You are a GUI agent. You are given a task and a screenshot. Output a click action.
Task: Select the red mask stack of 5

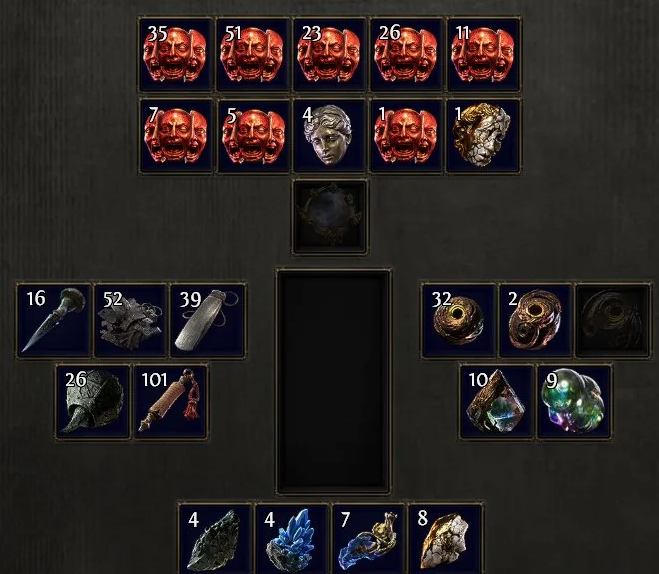(253, 136)
